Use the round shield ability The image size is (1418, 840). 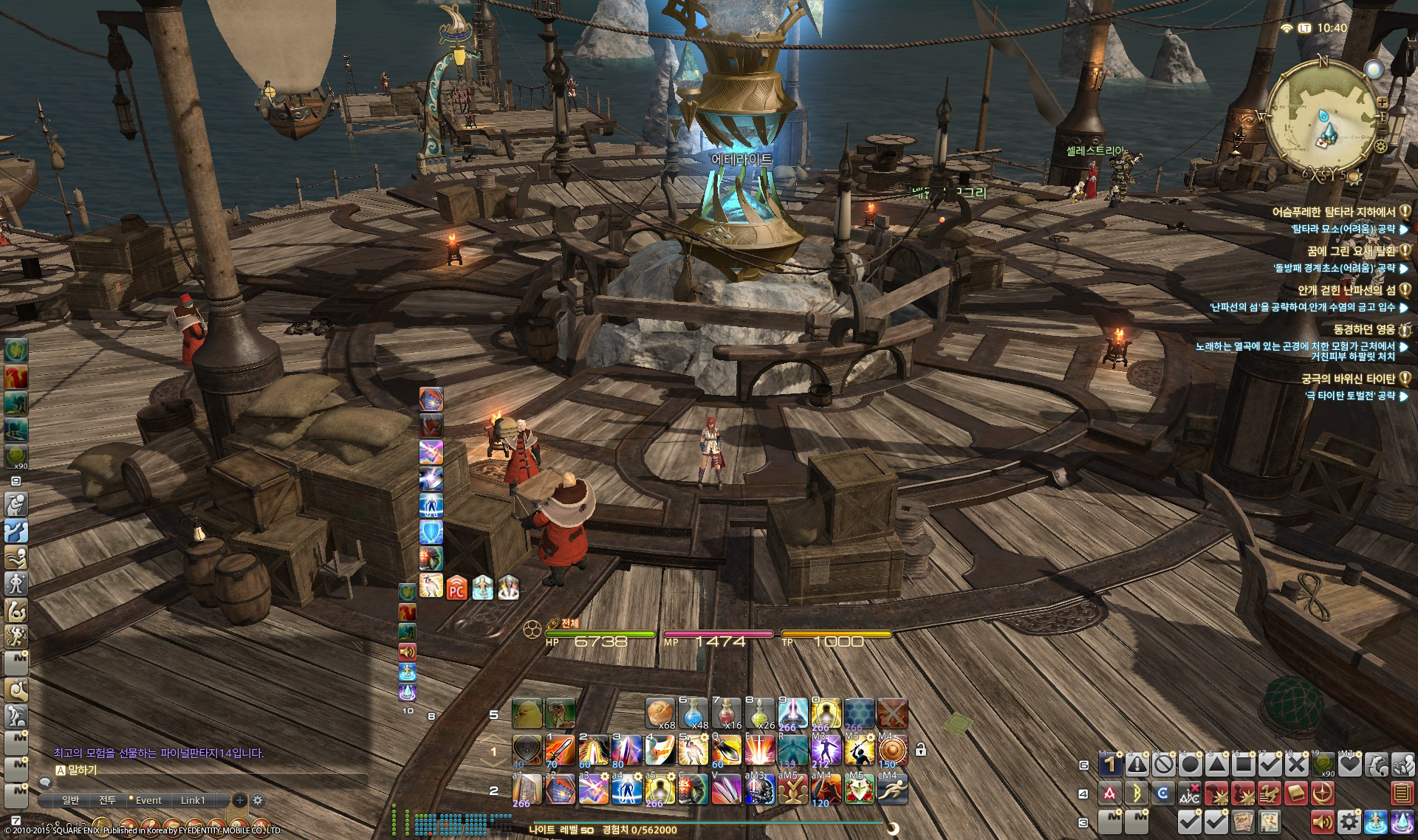coord(892,750)
